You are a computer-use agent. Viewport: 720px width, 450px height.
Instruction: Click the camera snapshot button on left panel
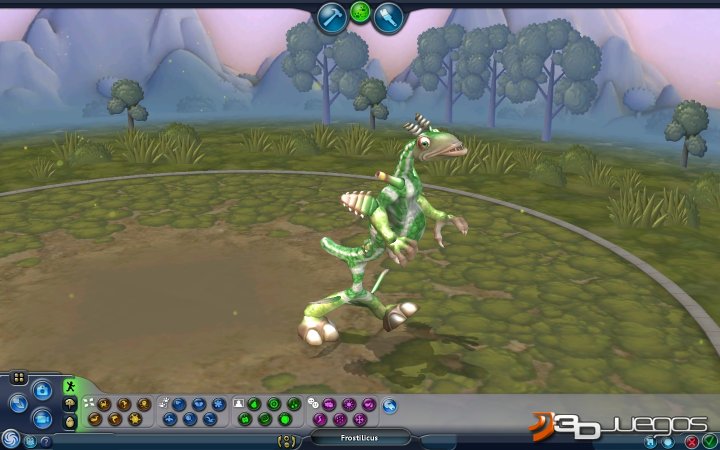pos(42,389)
